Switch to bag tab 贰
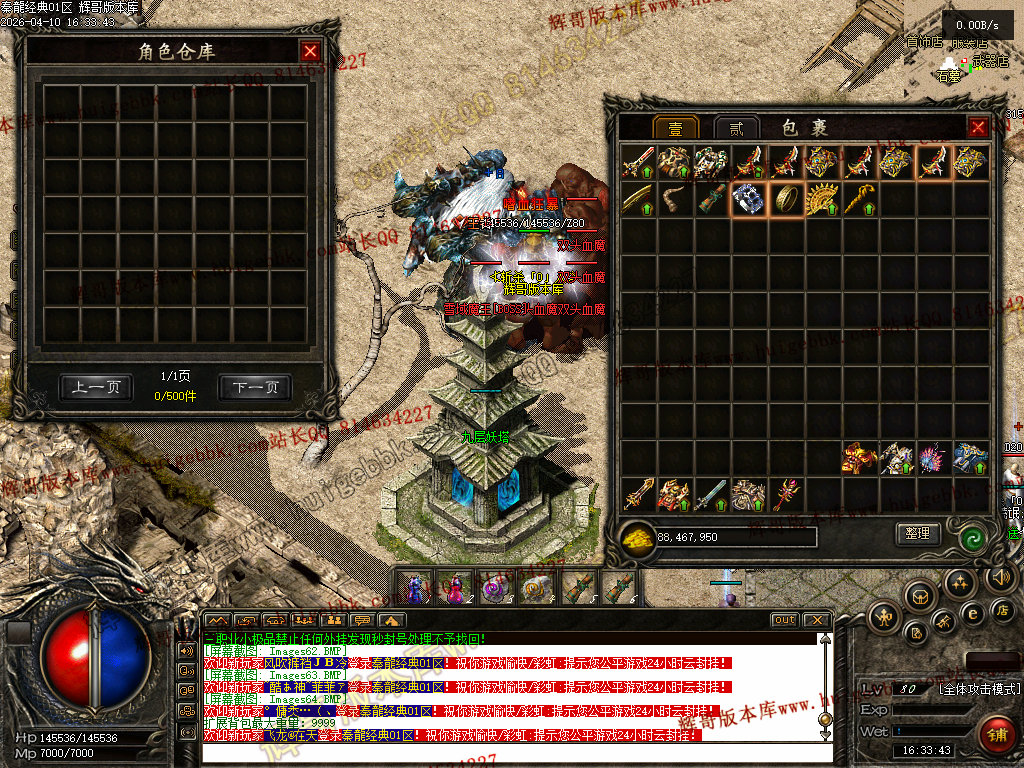Image resolution: width=1024 pixels, height=768 pixels. pyautogui.click(x=736, y=128)
